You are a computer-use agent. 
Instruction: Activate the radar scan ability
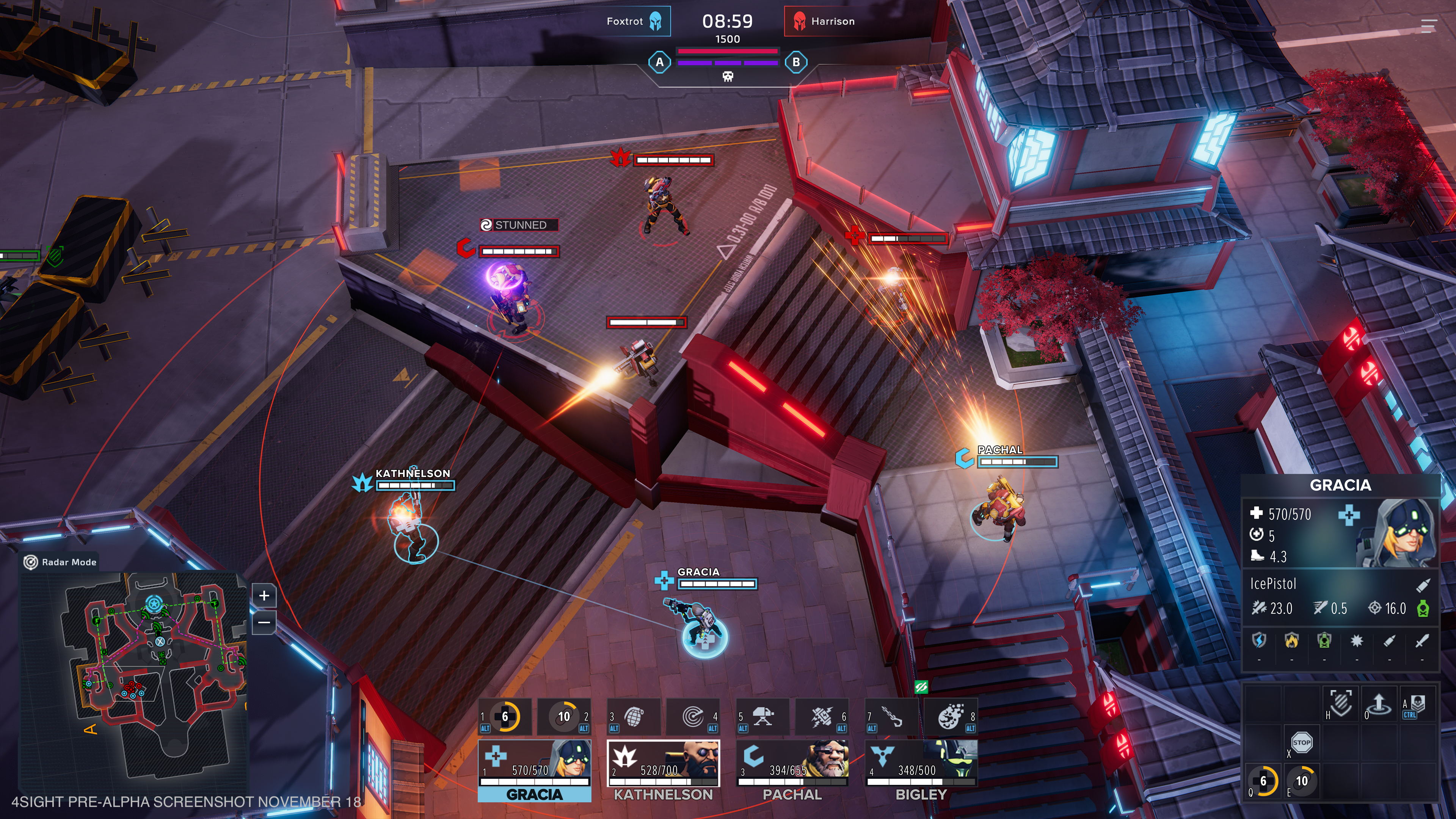[693, 717]
